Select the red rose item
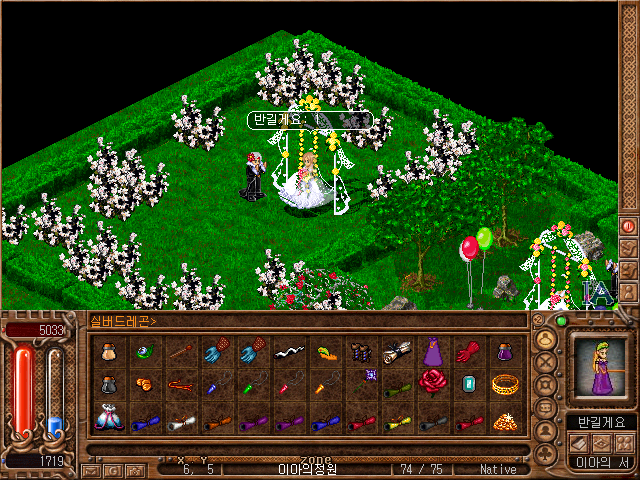The width and height of the screenshot is (640, 480). (432, 384)
